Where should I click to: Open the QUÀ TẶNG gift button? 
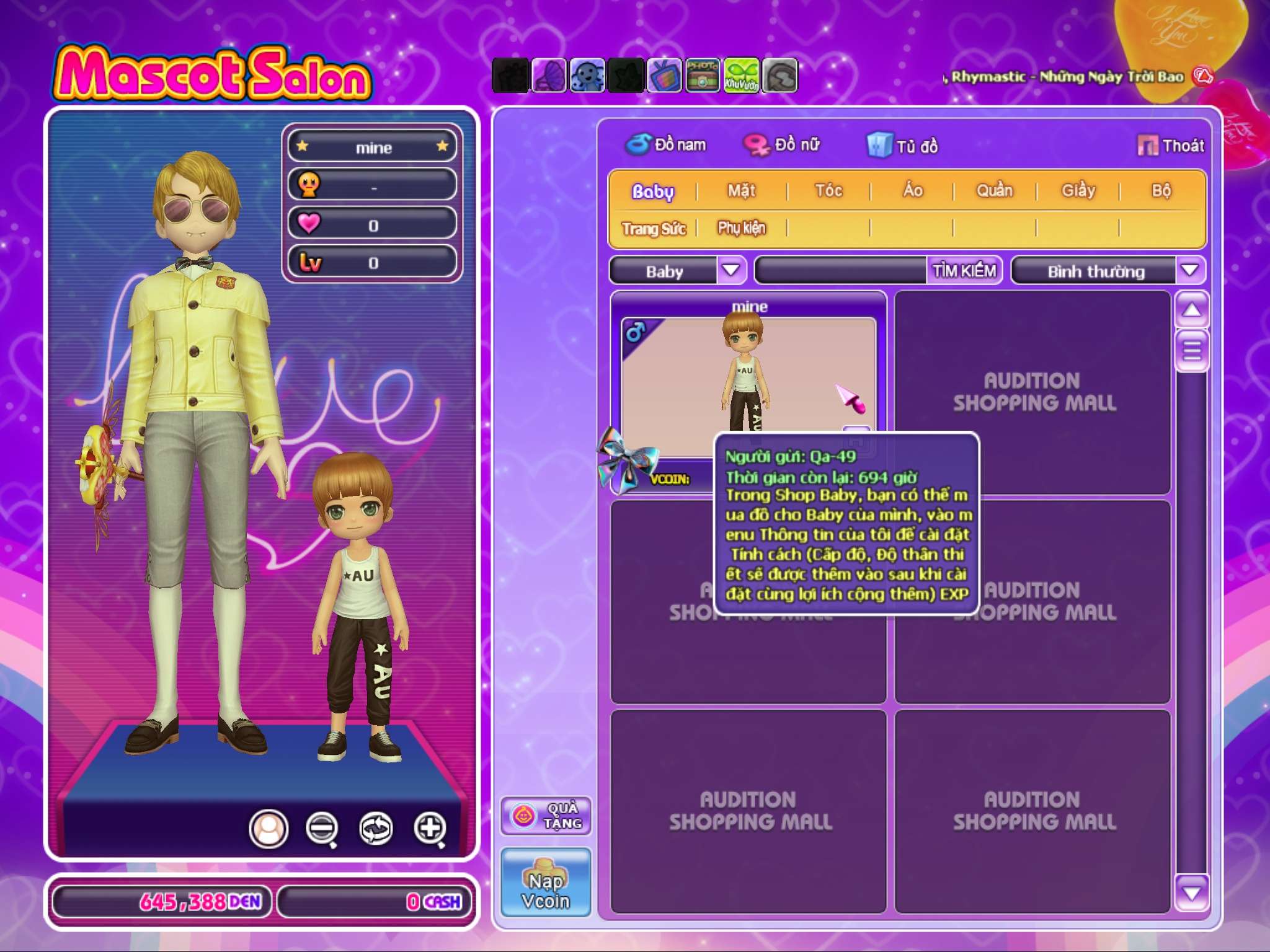point(546,816)
